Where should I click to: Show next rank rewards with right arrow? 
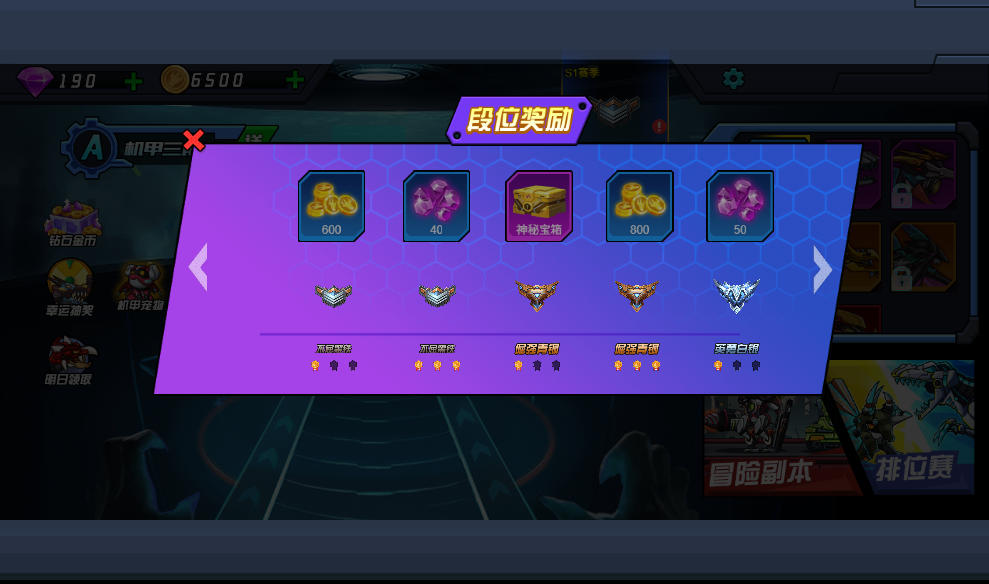822,269
